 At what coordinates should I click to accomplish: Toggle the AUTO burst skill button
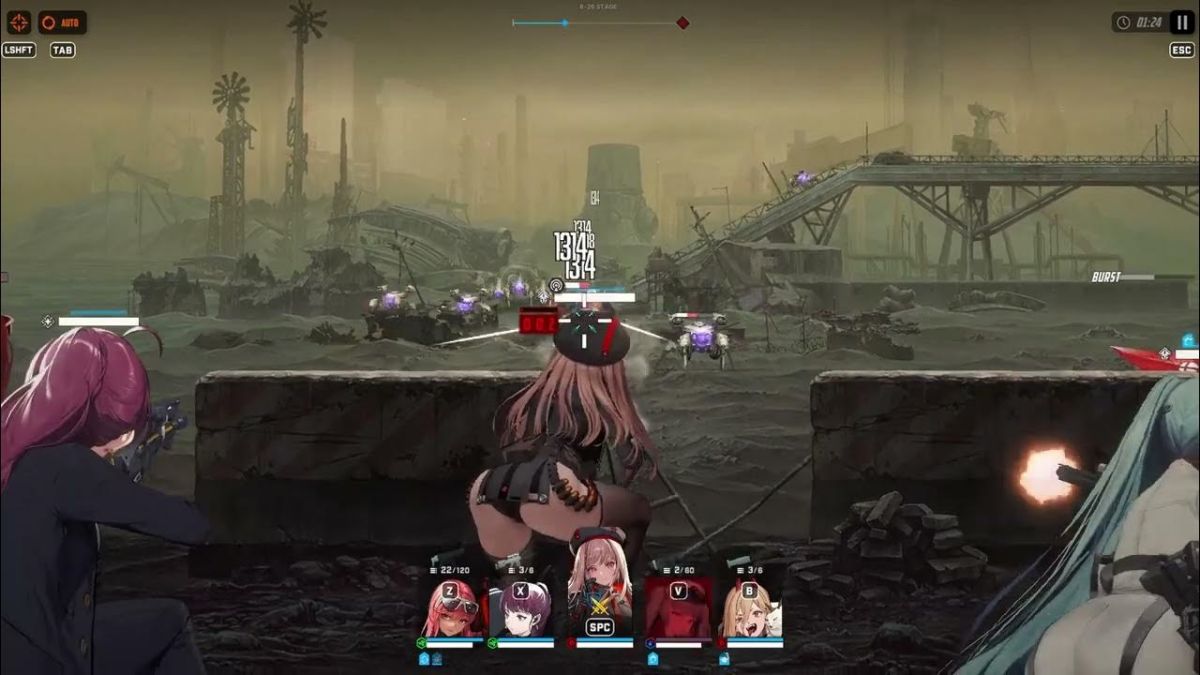tap(62, 22)
